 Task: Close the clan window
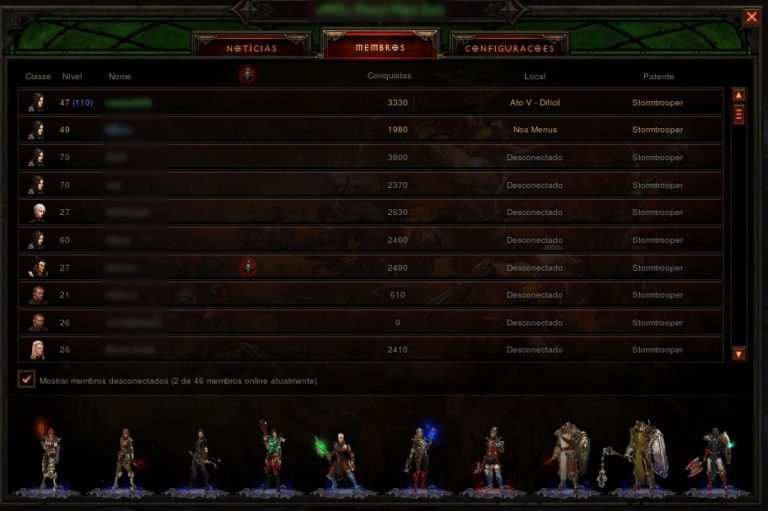[x=751, y=16]
